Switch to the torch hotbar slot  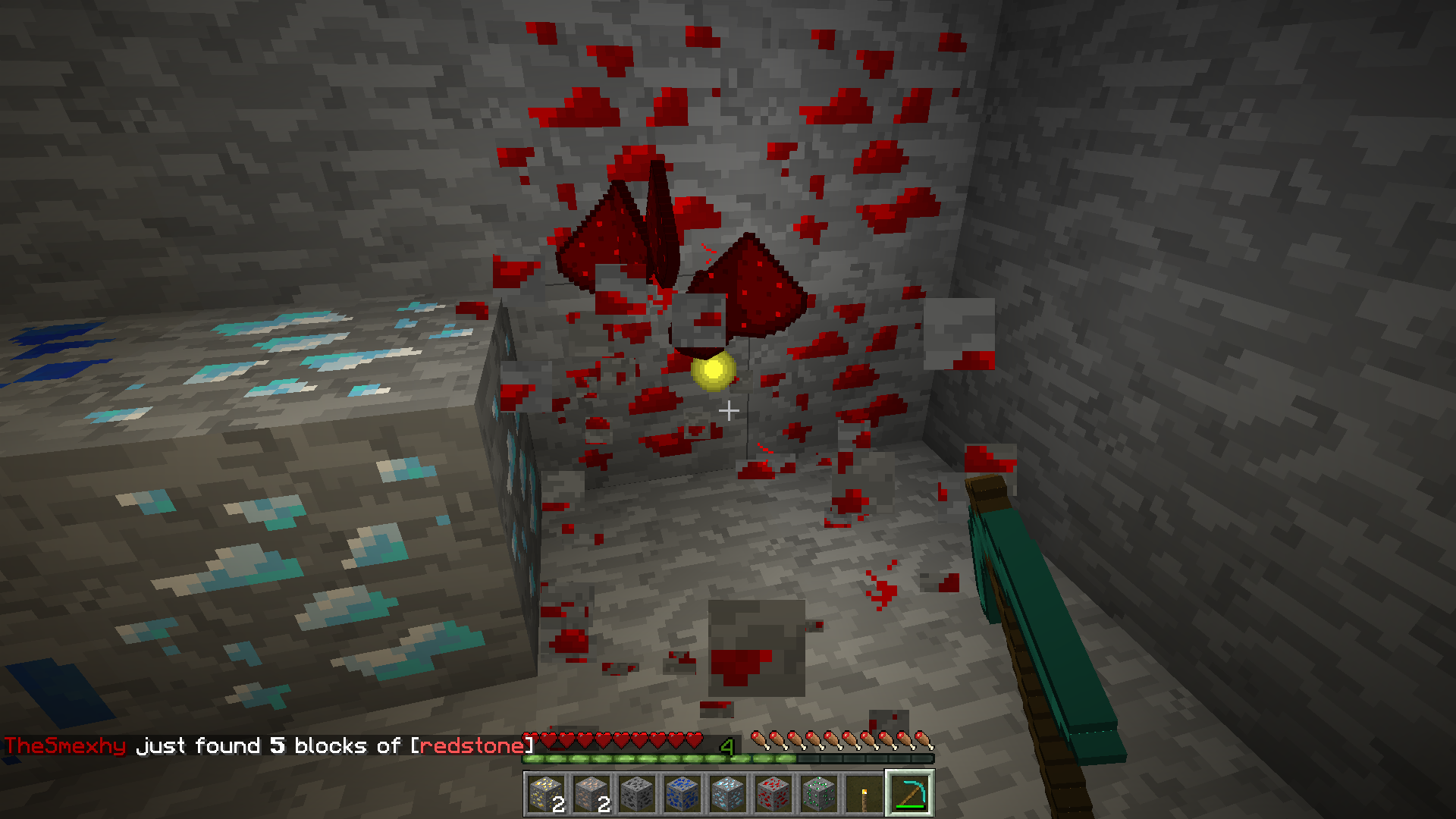[864, 793]
